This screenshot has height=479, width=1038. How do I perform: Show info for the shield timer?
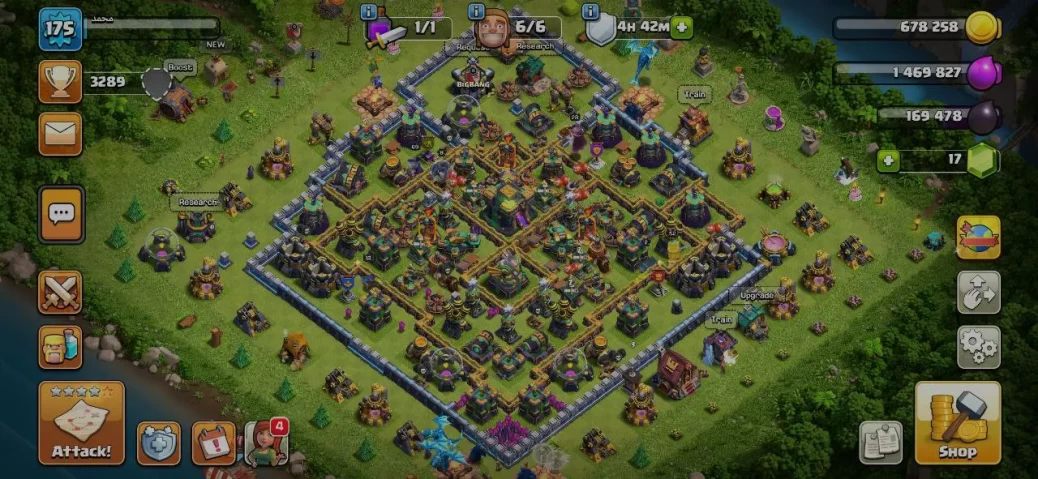point(591,12)
